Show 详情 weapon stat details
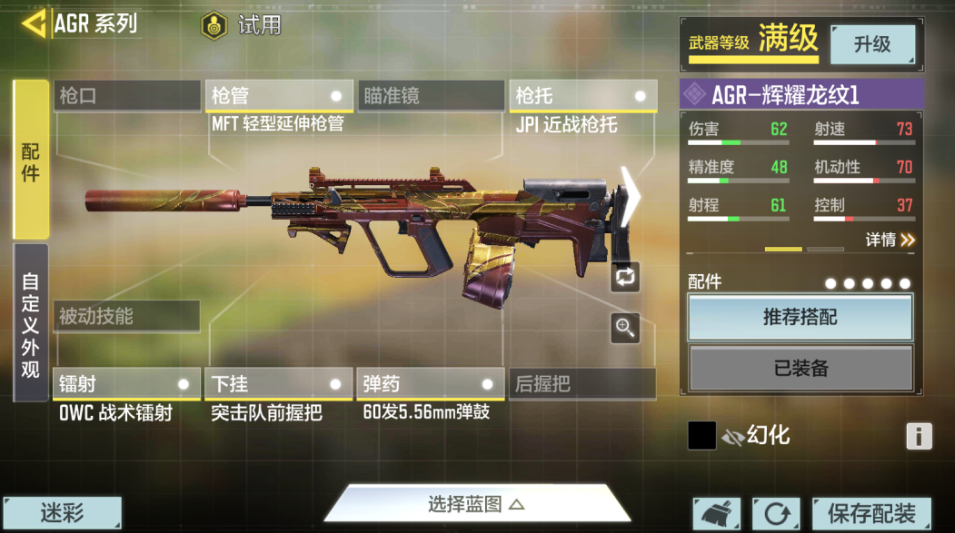Screen dimensions: 955x533 tap(890, 240)
